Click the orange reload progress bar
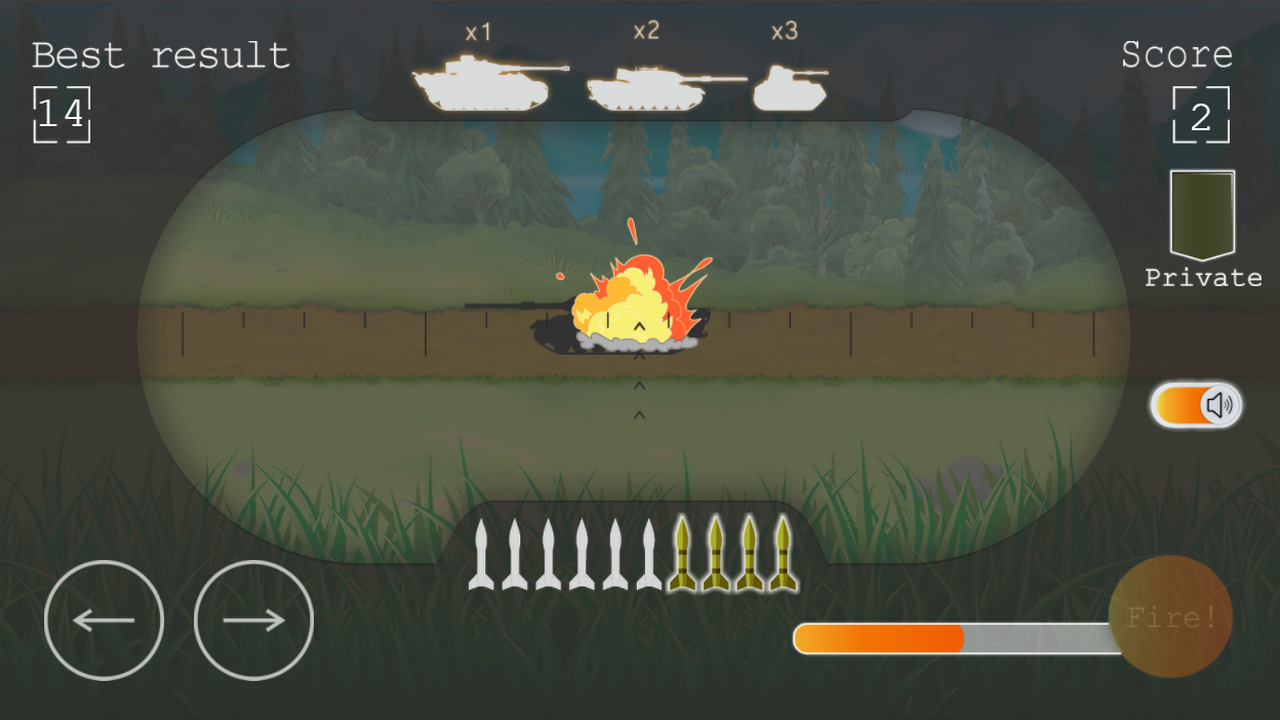The image size is (1280, 720). (x=878, y=638)
